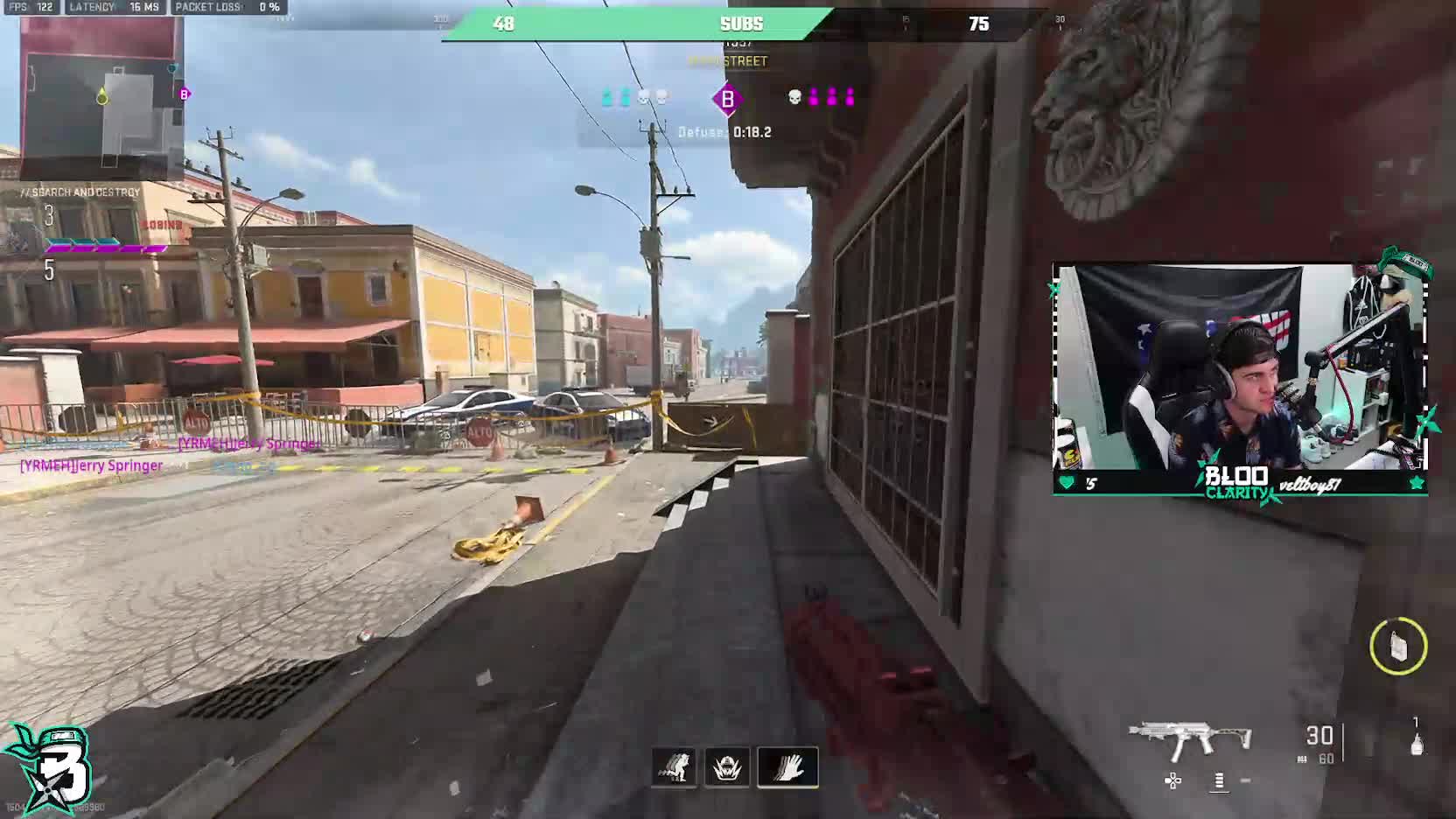Click the teal ninja logo badge
The image size is (1456, 819).
[49, 767]
